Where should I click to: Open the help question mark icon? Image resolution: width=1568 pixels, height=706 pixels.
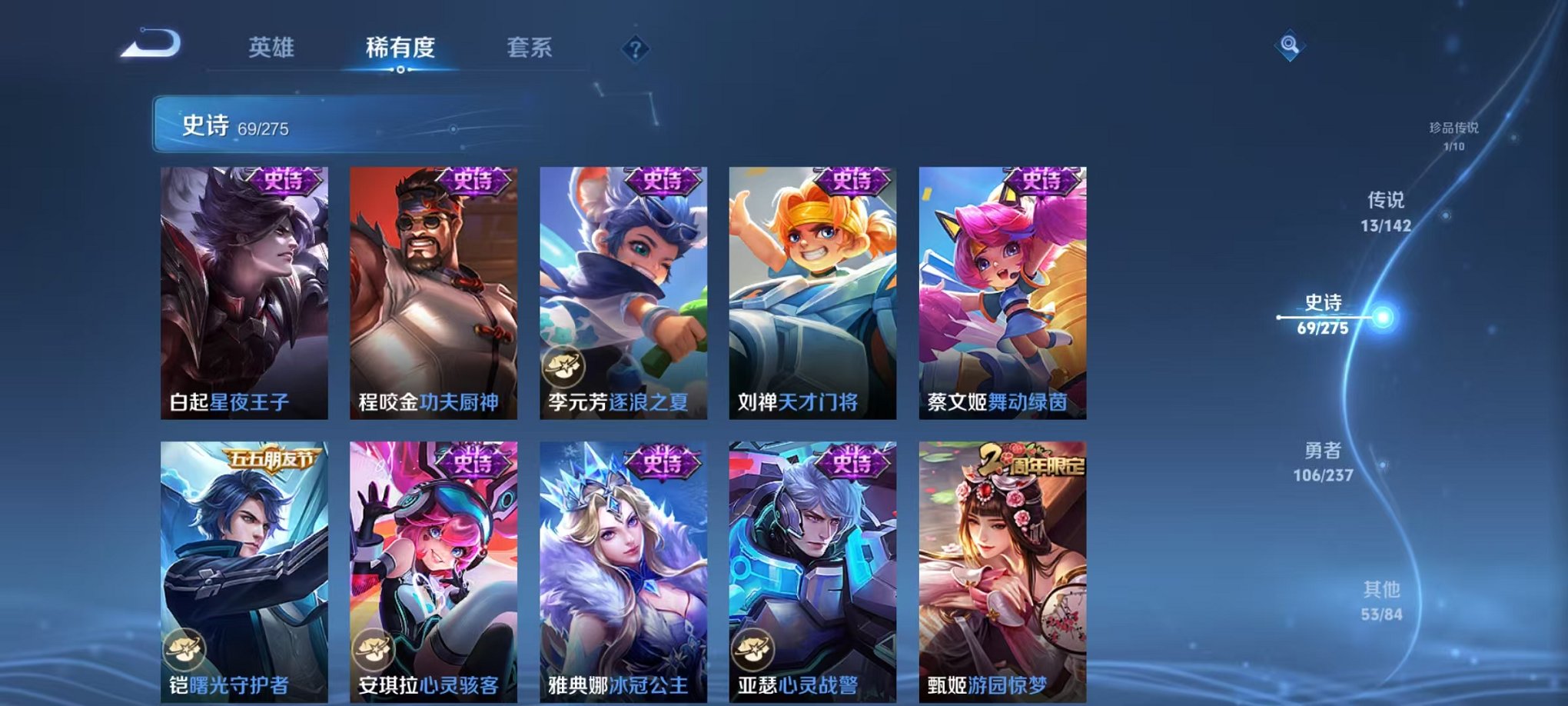(x=635, y=48)
